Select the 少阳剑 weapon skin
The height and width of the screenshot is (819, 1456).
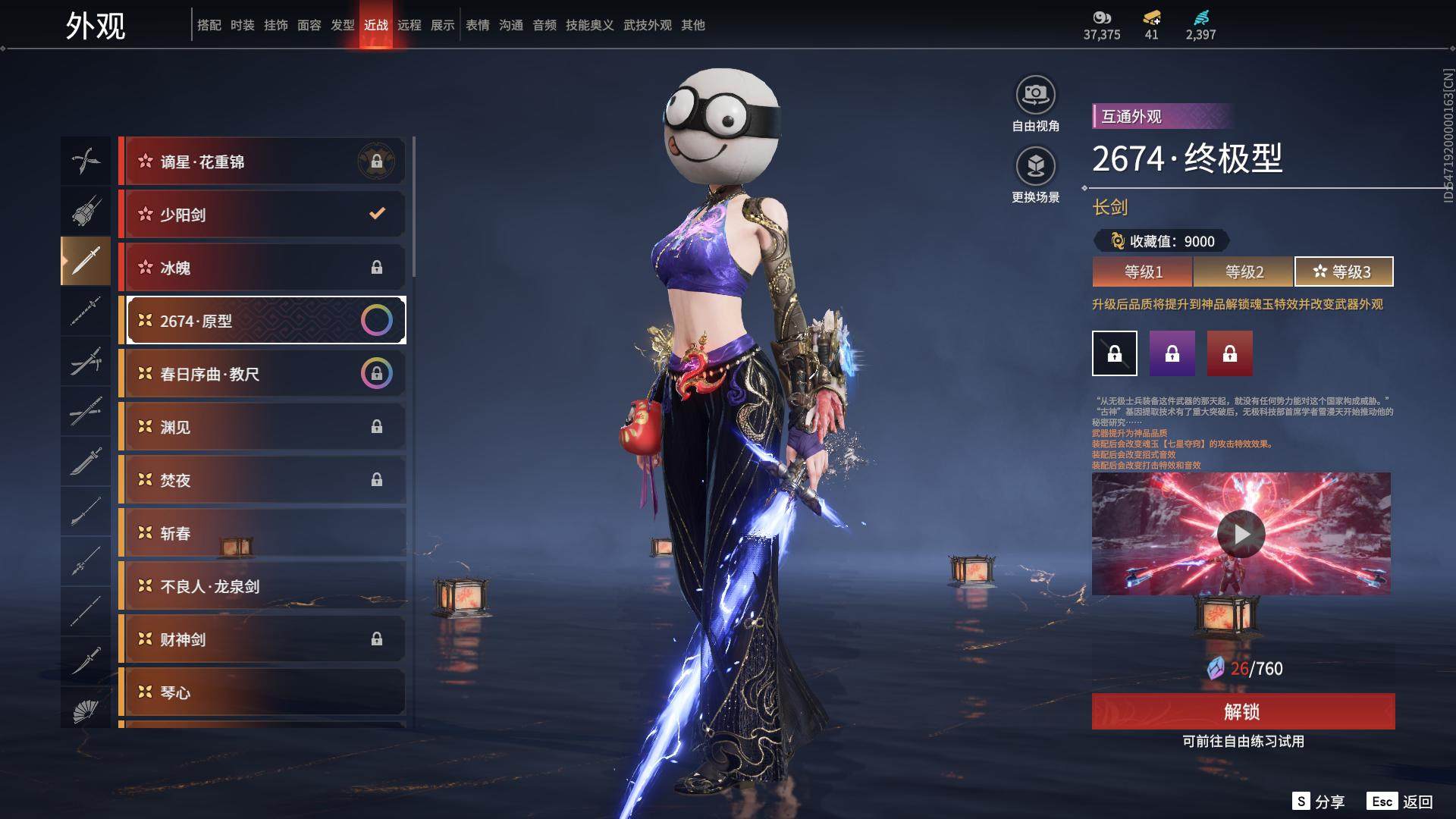262,215
